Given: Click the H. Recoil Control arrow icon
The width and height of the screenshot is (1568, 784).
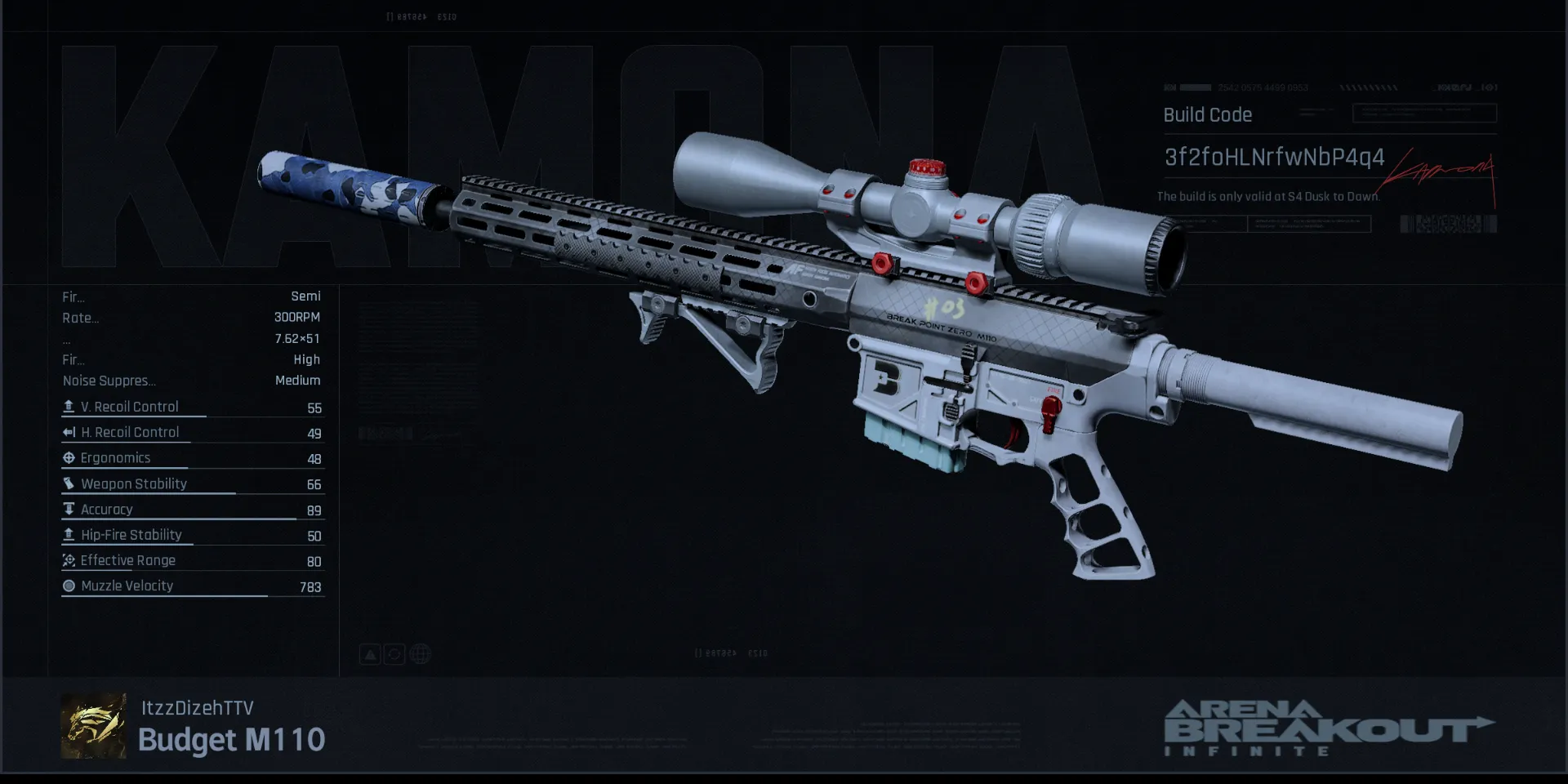Looking at the screenshot, I should (x=69, y=433).
